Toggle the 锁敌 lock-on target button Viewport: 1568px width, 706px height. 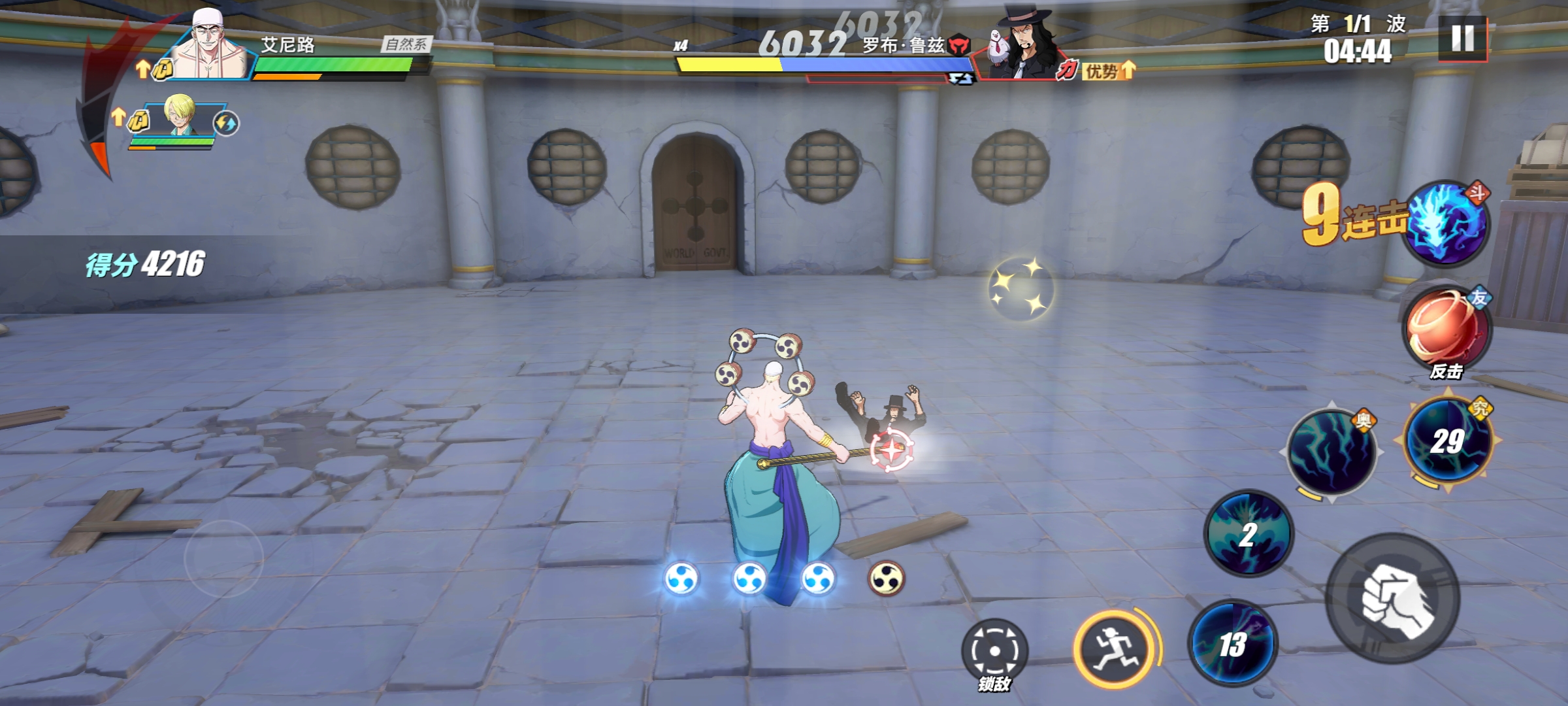click(x=994, y=651)
